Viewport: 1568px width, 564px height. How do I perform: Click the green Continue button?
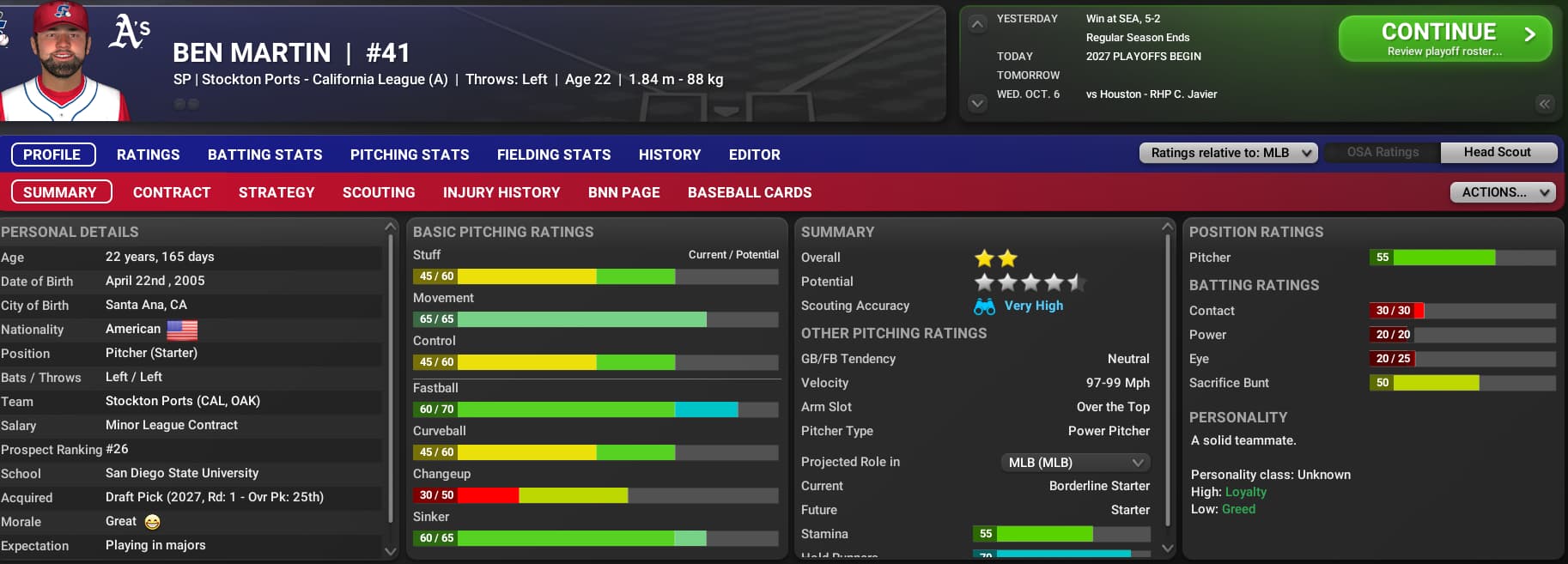[1444, 39]
